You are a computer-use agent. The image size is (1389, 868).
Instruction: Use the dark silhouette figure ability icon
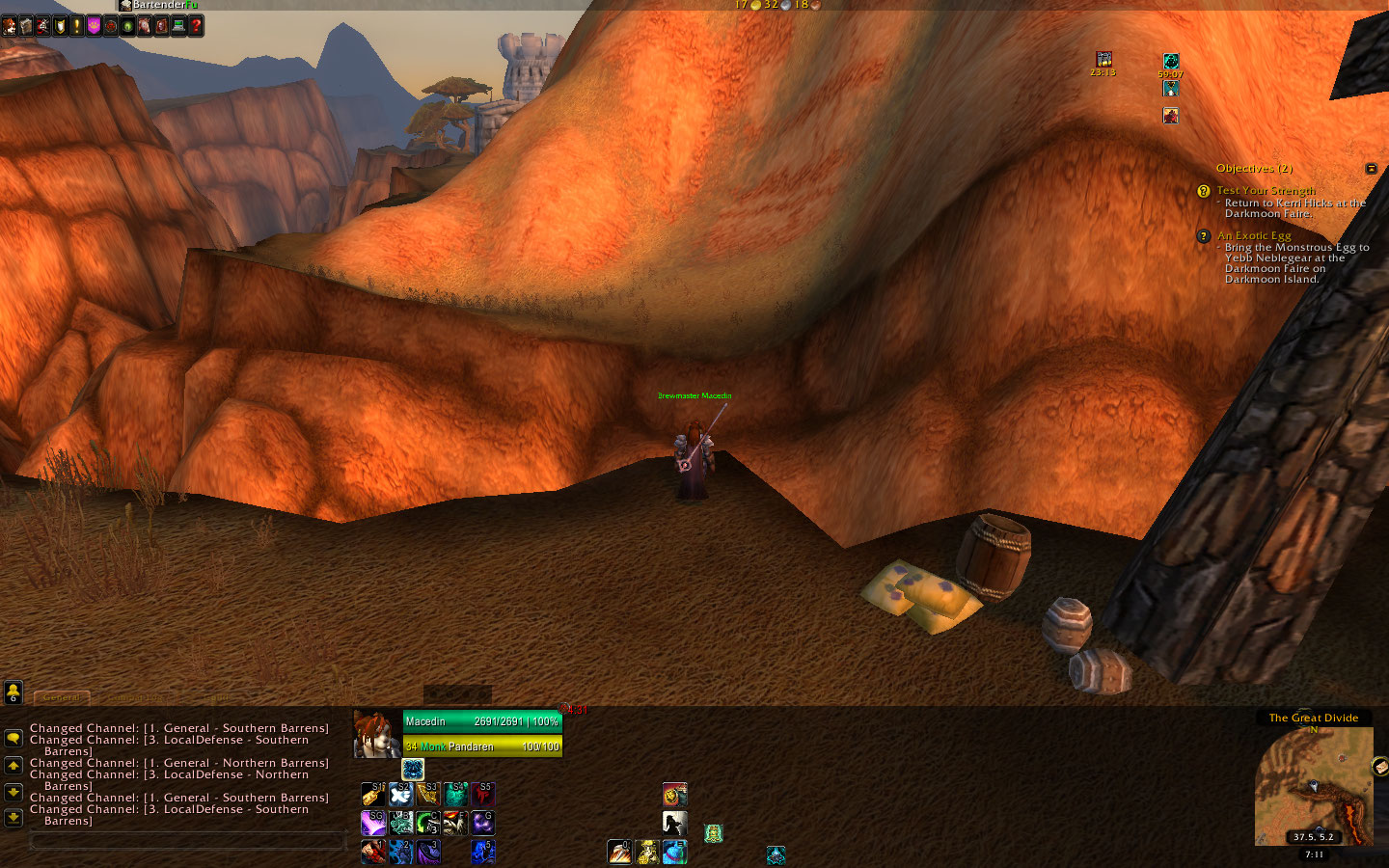coord(675,823)
